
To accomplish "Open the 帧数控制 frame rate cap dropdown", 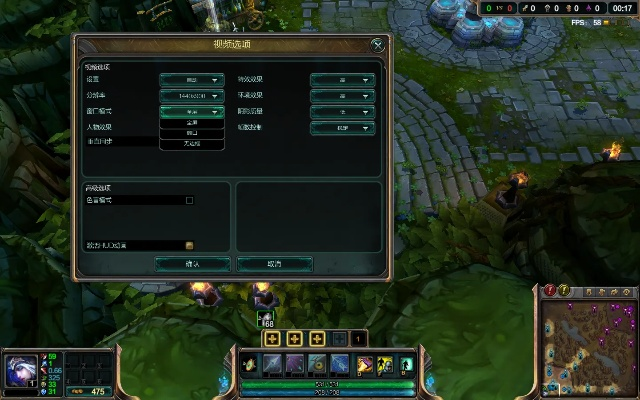I will click(x=341, y=128).
